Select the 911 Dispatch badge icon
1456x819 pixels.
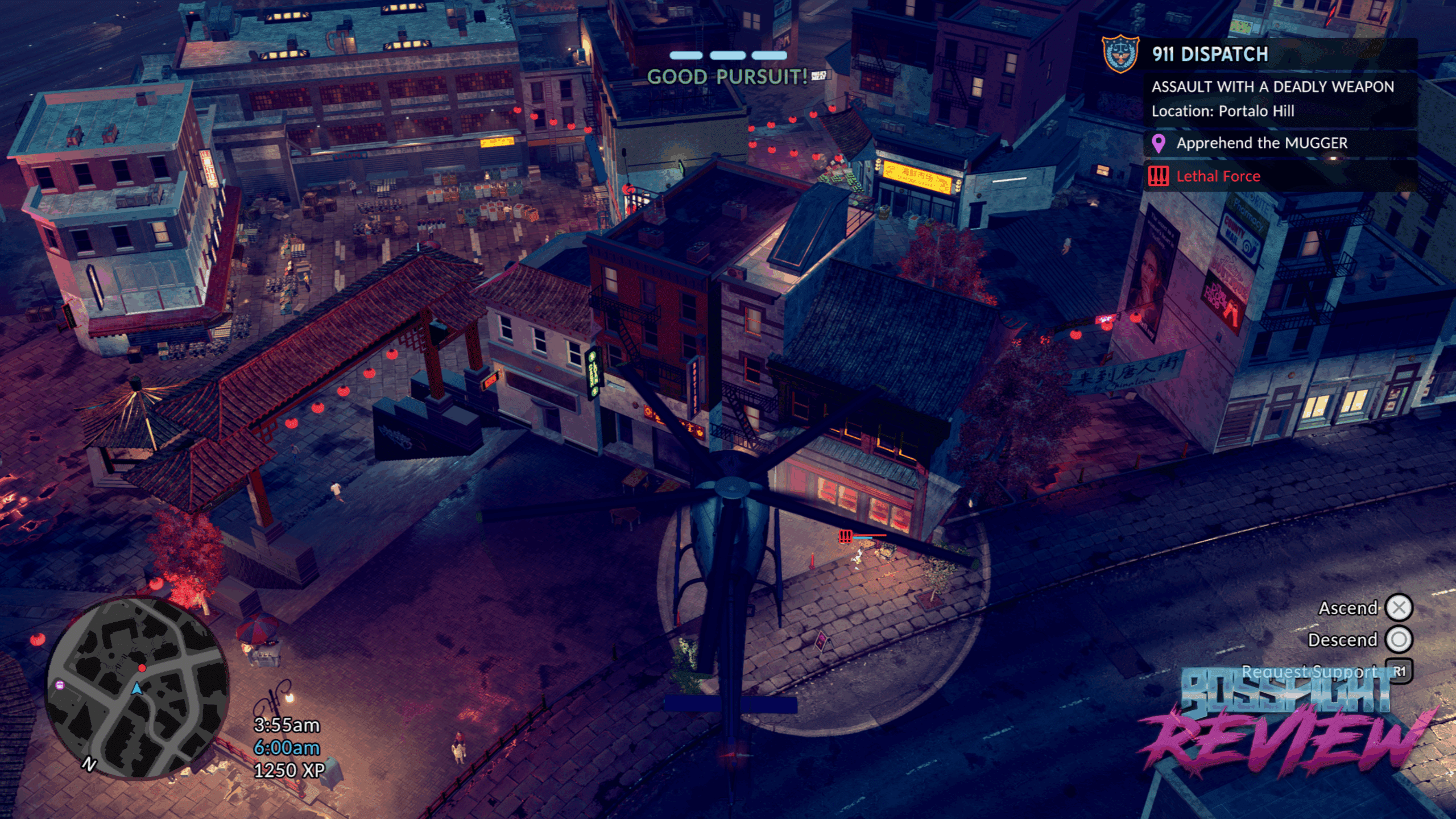[x=1120, y=54]
